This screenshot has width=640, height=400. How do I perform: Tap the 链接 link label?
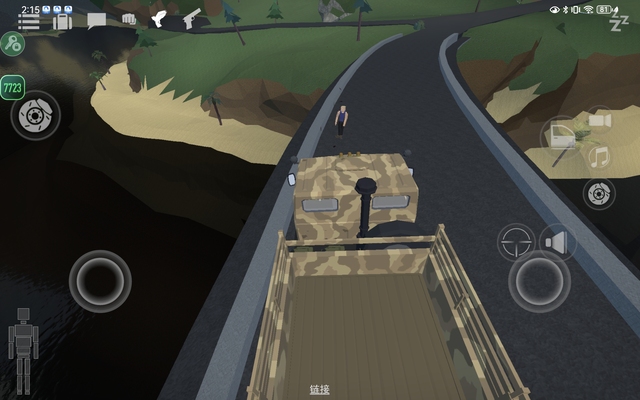319,389
